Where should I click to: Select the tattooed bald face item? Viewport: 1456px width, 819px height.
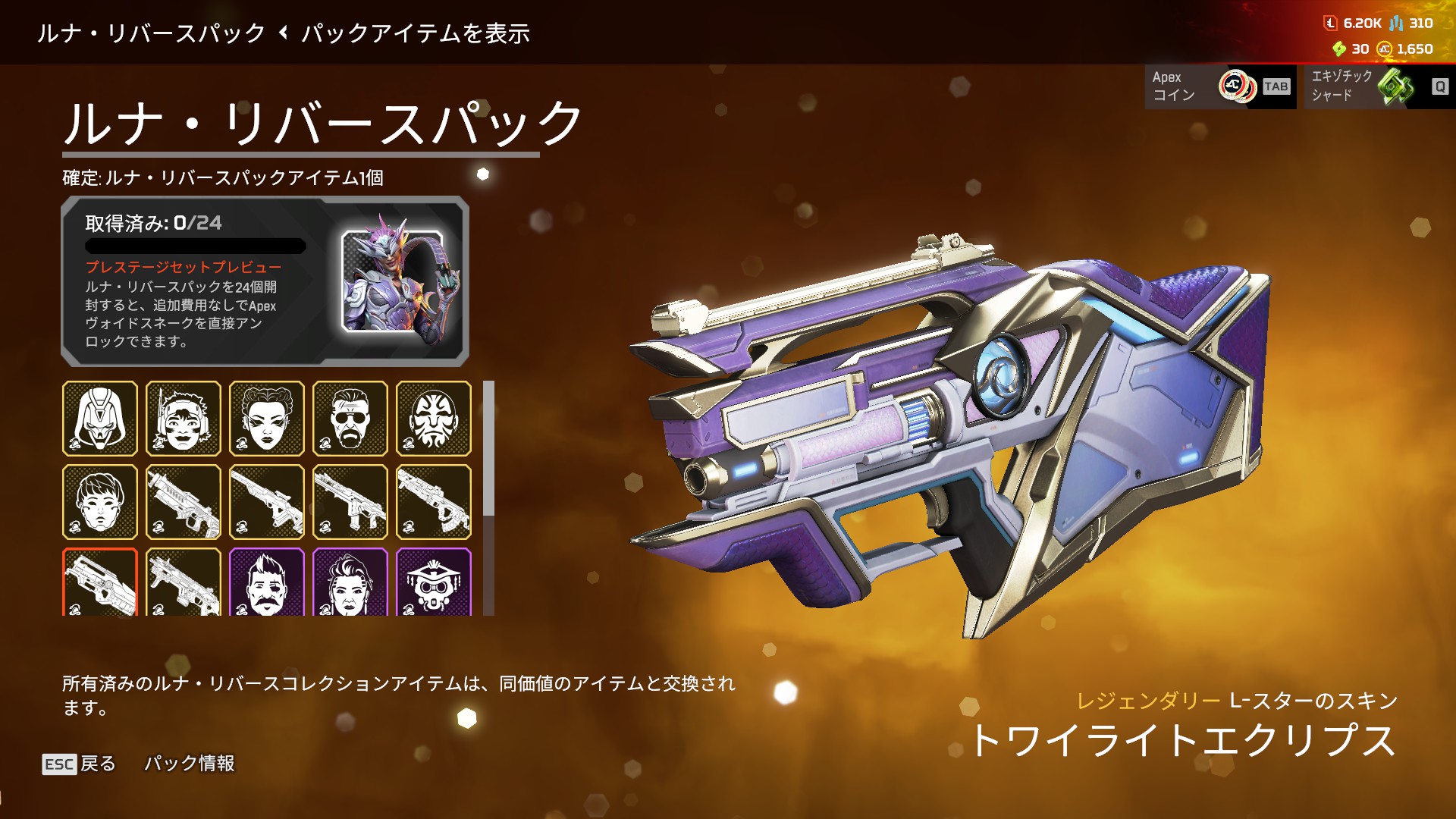434,419
